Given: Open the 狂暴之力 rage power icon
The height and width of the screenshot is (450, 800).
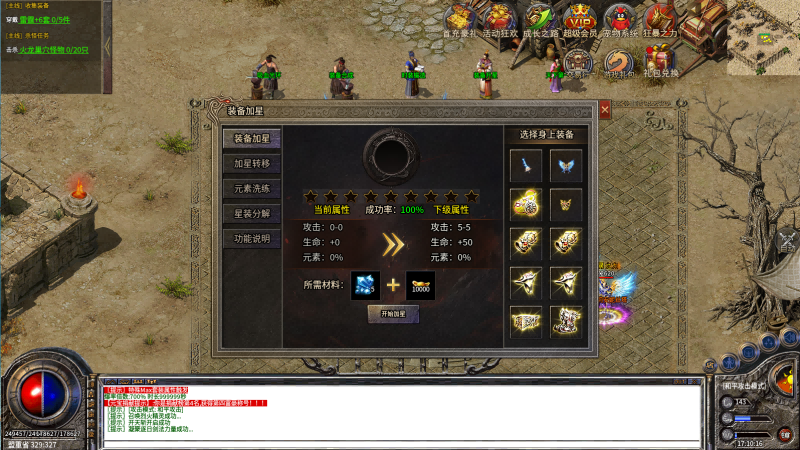Looking at the screenshot, I should coord(660,20).
